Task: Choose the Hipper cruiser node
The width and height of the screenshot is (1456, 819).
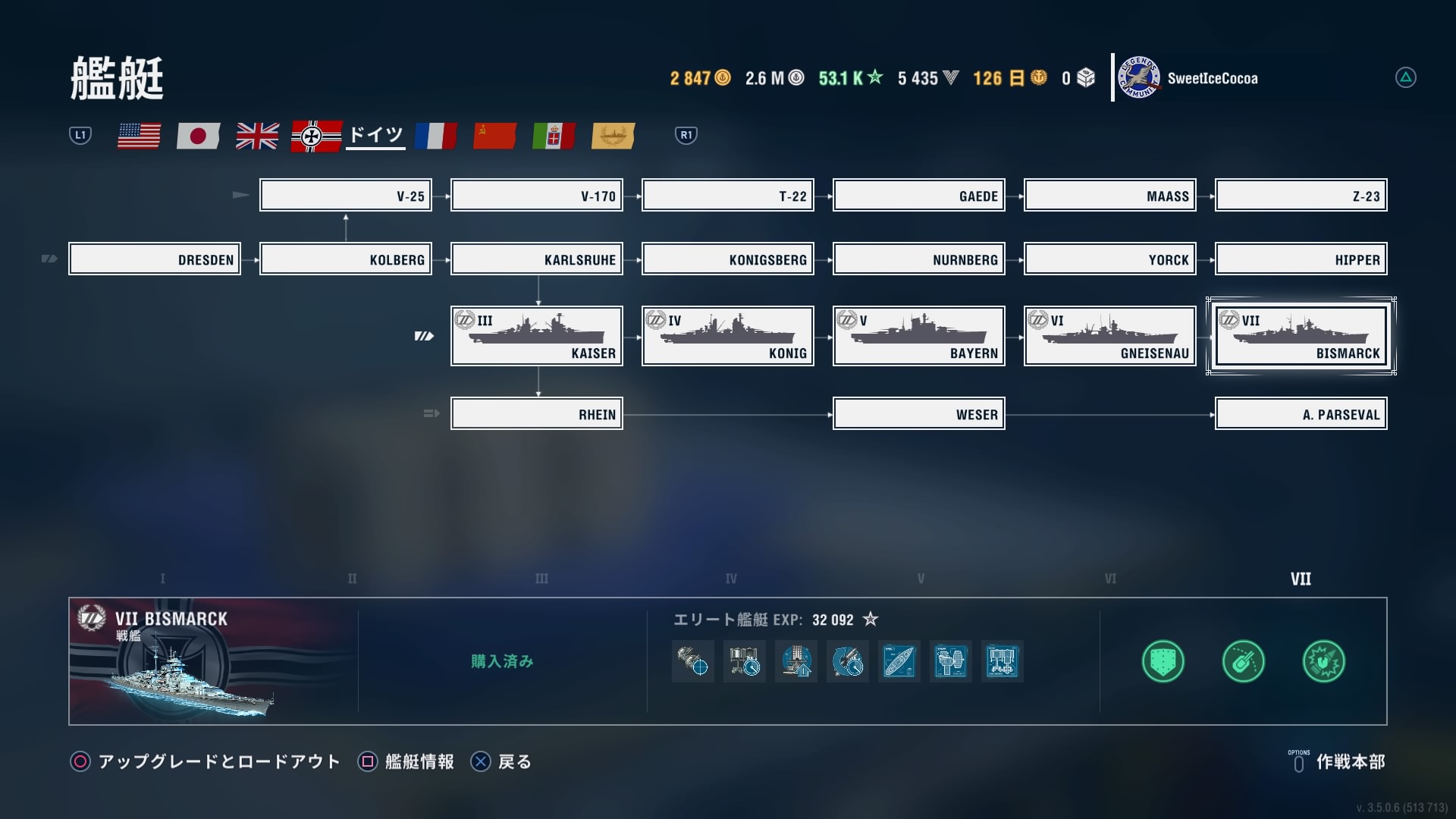Action: 1301,259
